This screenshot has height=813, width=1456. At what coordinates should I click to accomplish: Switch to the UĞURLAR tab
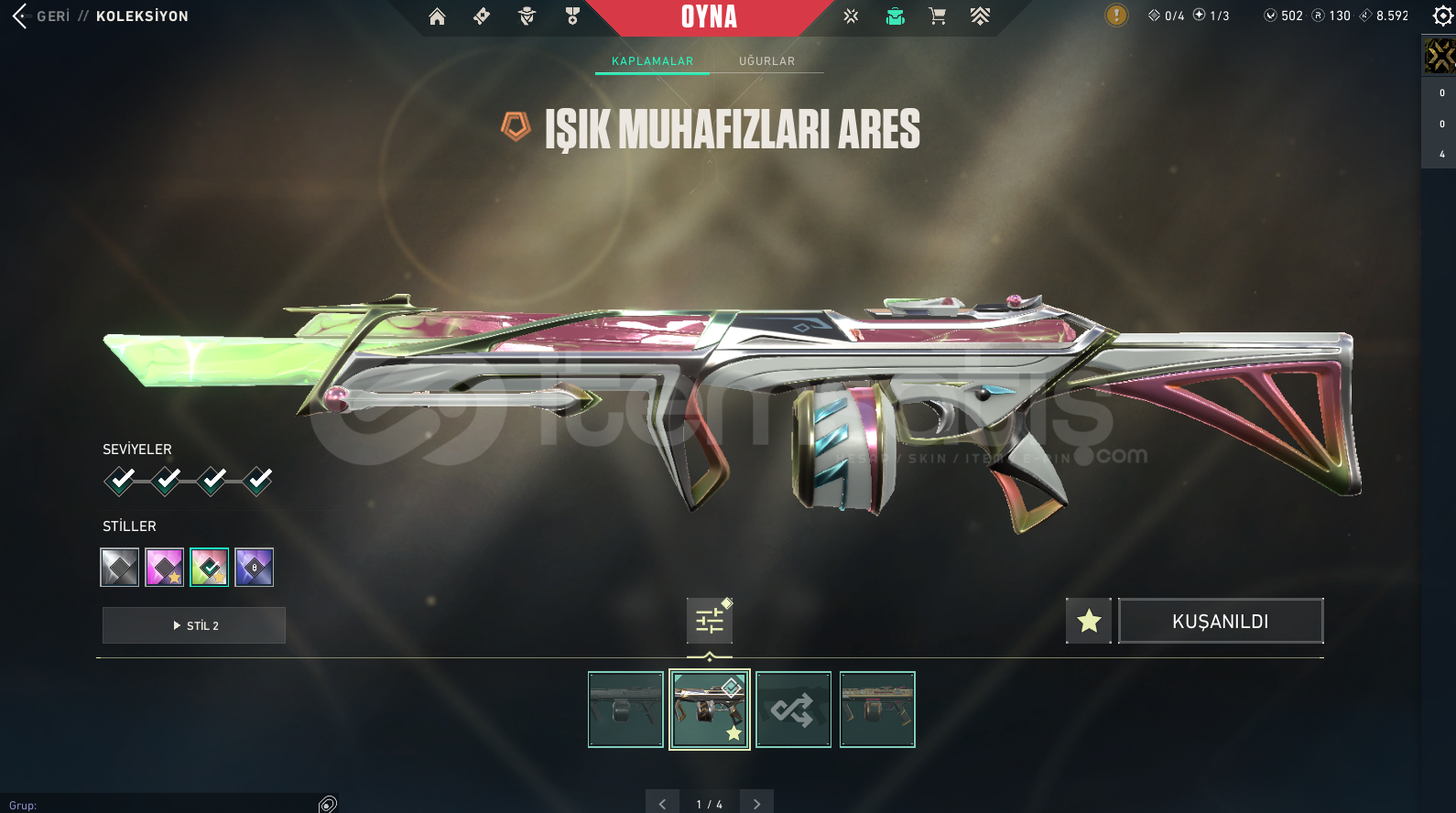(766, 61)
